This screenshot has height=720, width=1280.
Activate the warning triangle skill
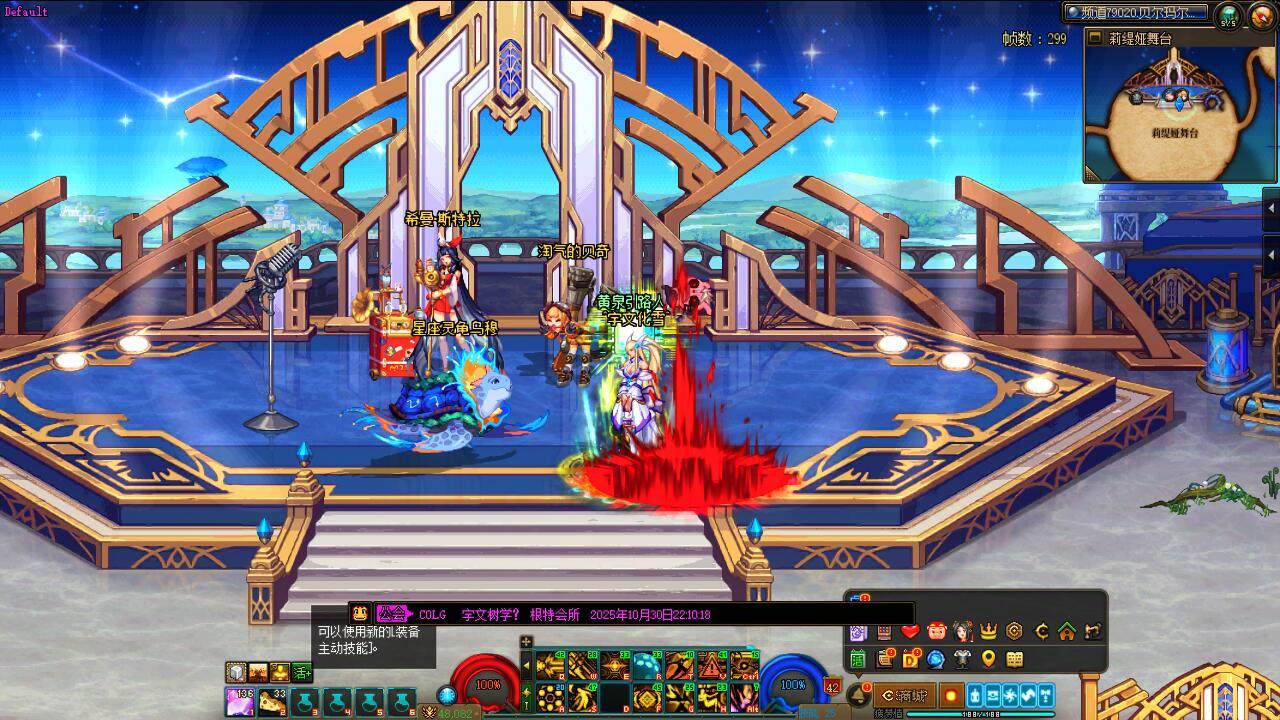(711, 665)
